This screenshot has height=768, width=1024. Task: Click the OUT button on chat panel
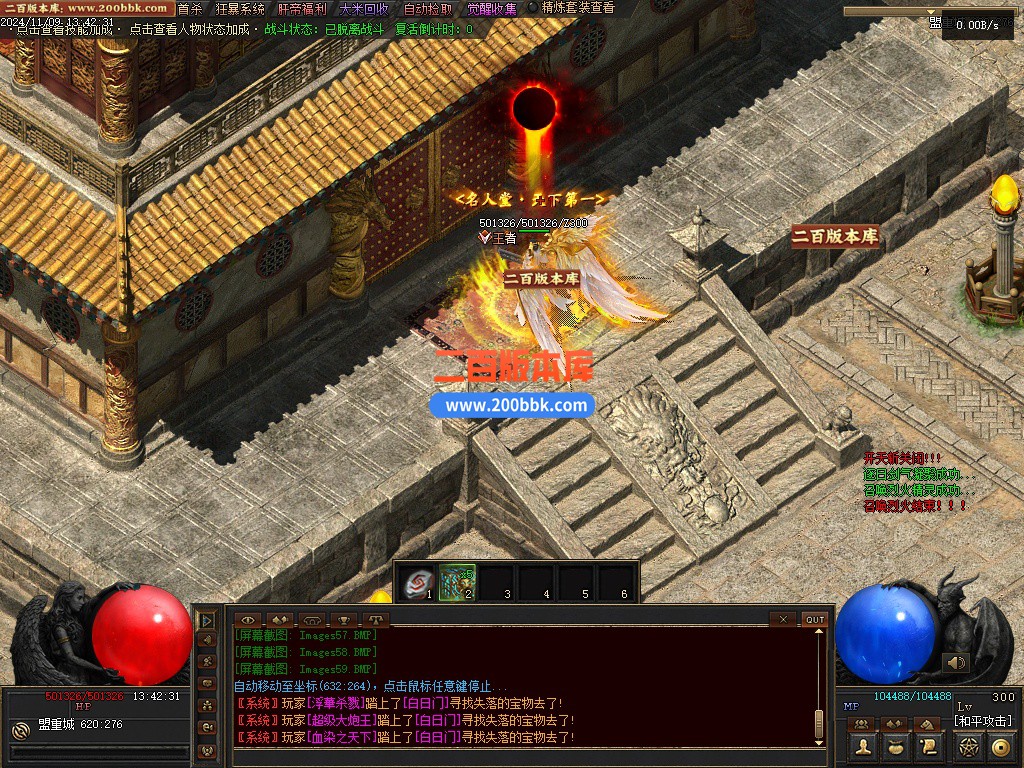pos(815,619)
